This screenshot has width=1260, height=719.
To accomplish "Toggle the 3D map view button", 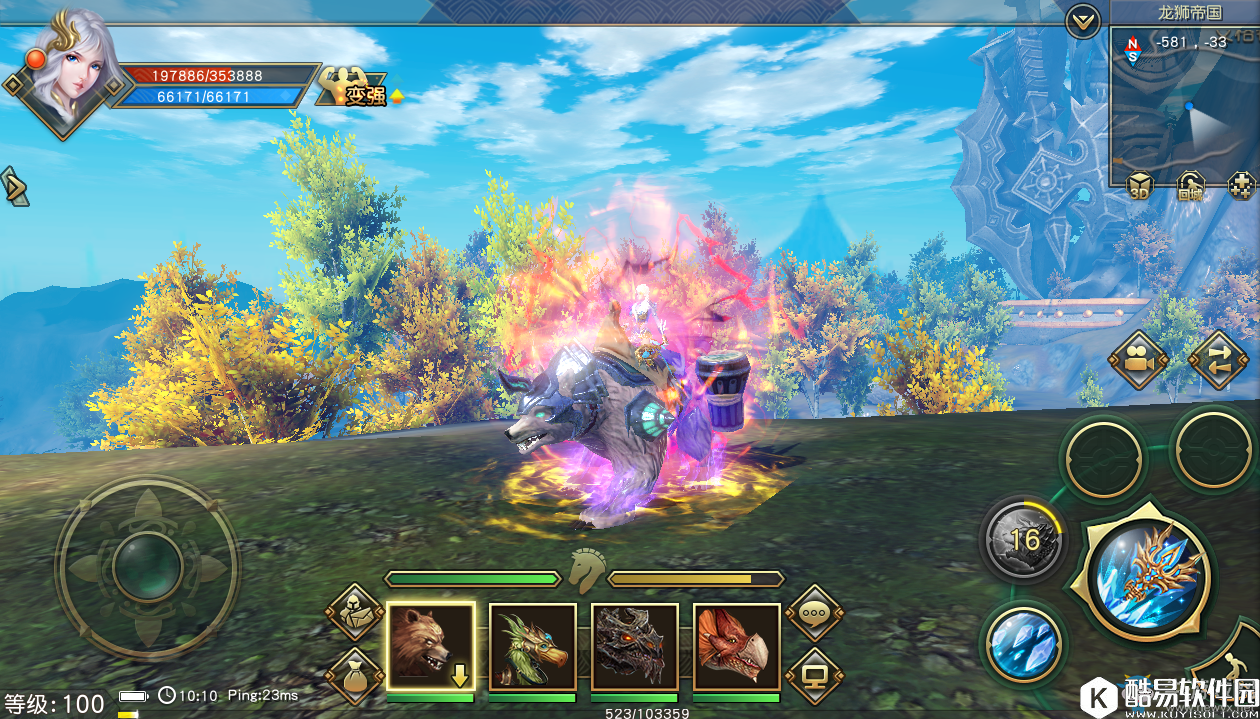I will coord(1139,187).
